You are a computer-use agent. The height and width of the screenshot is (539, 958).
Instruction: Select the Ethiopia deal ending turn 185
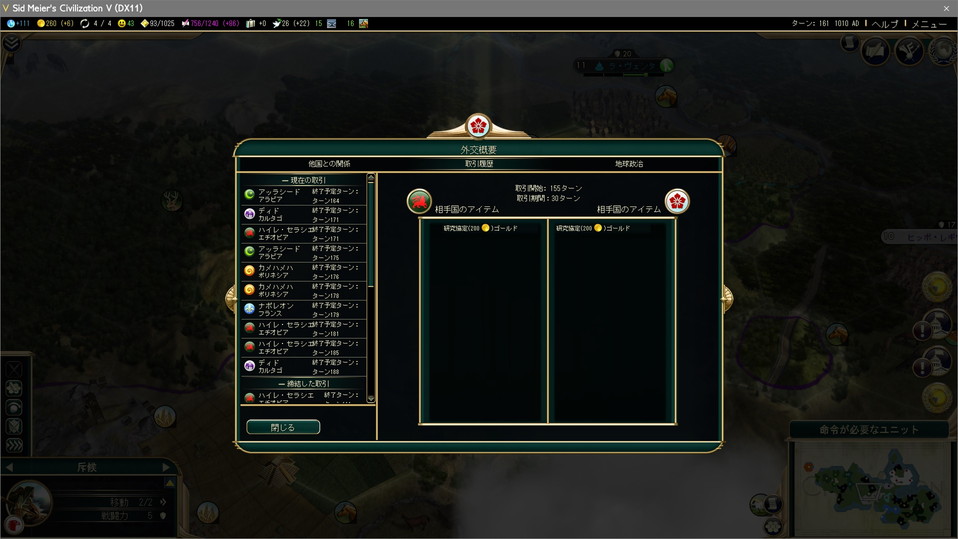click(x=303, y=346)
